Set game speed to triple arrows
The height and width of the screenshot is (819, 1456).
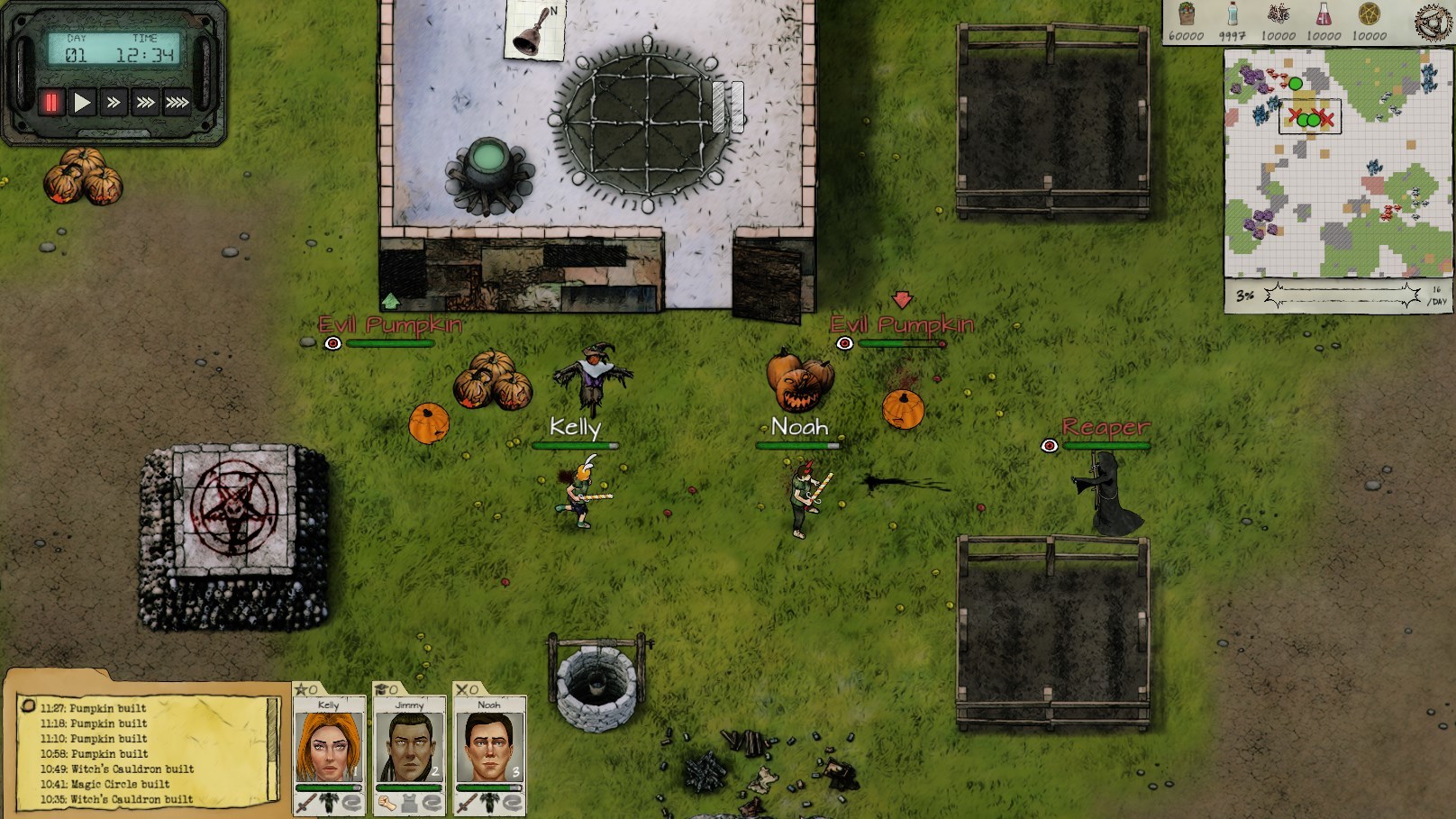coord(145,103)
